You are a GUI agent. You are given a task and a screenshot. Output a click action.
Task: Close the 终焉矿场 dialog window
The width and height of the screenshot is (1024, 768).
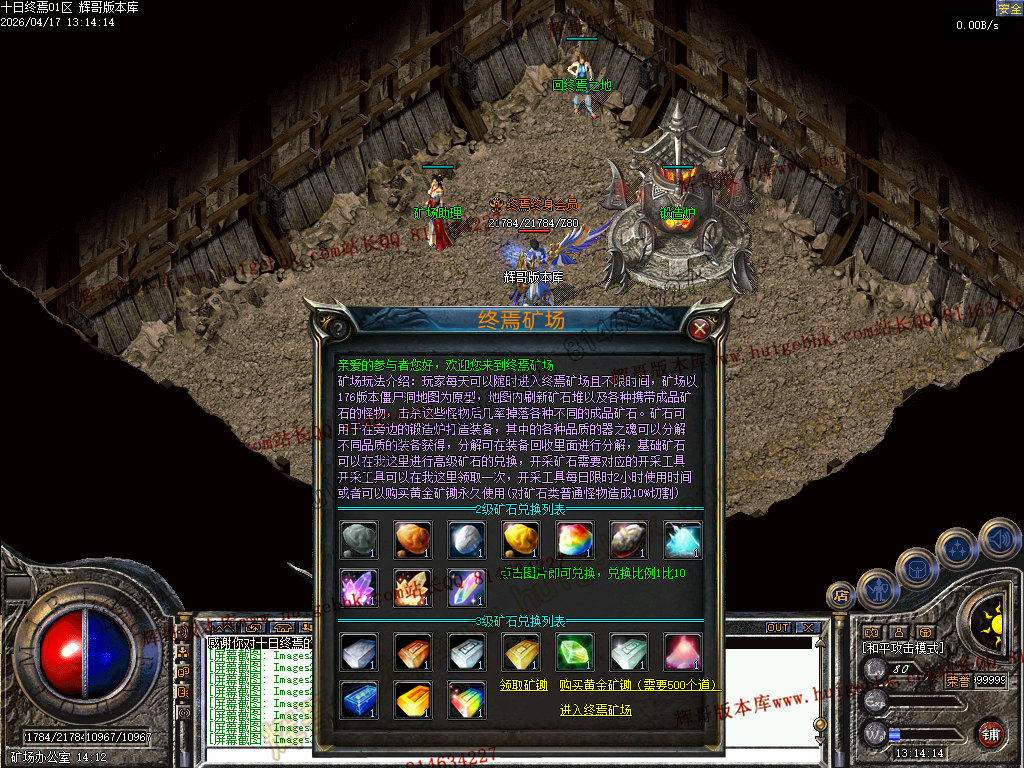(x=700, y=326)
